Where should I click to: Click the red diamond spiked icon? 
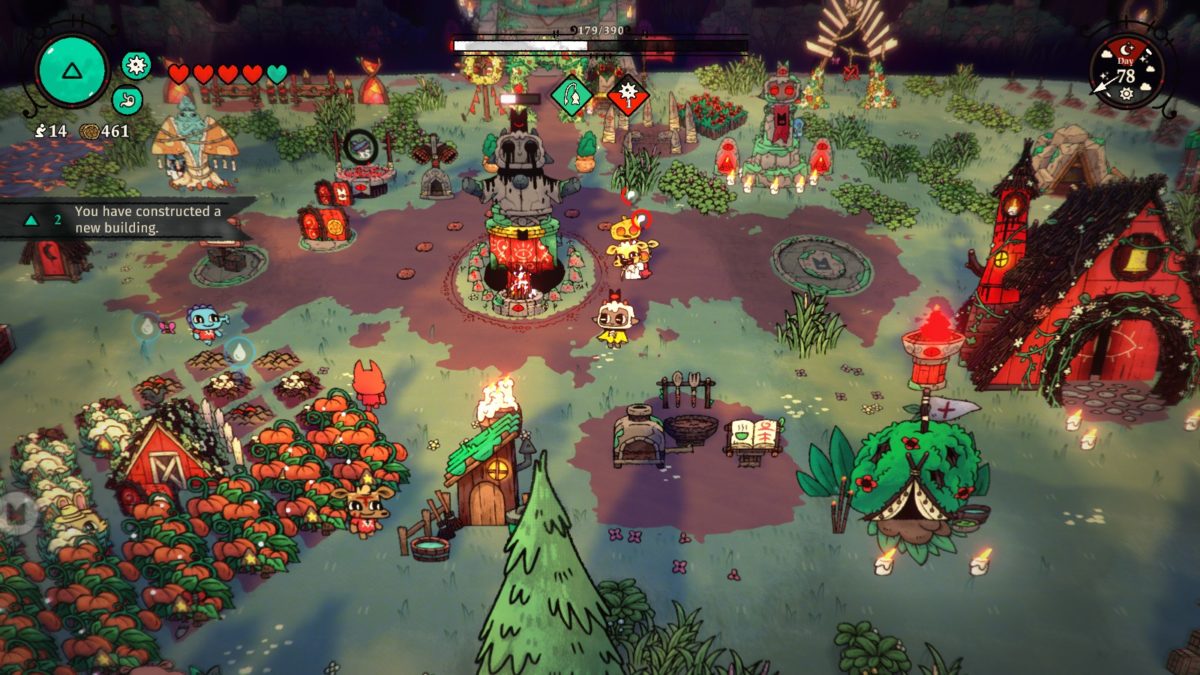[x=629, y=96]
